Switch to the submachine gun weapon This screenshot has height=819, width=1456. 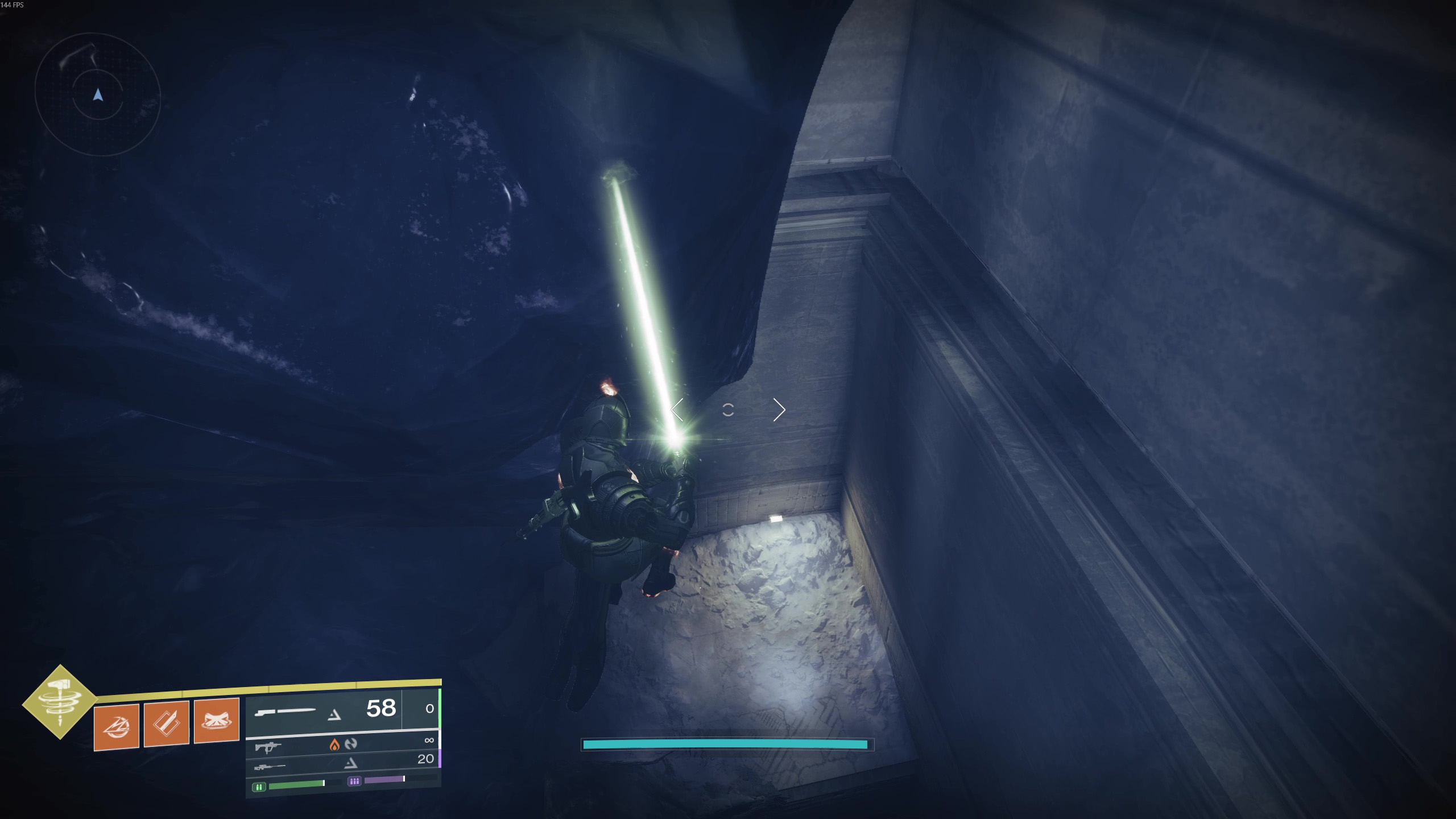(268, 746)
